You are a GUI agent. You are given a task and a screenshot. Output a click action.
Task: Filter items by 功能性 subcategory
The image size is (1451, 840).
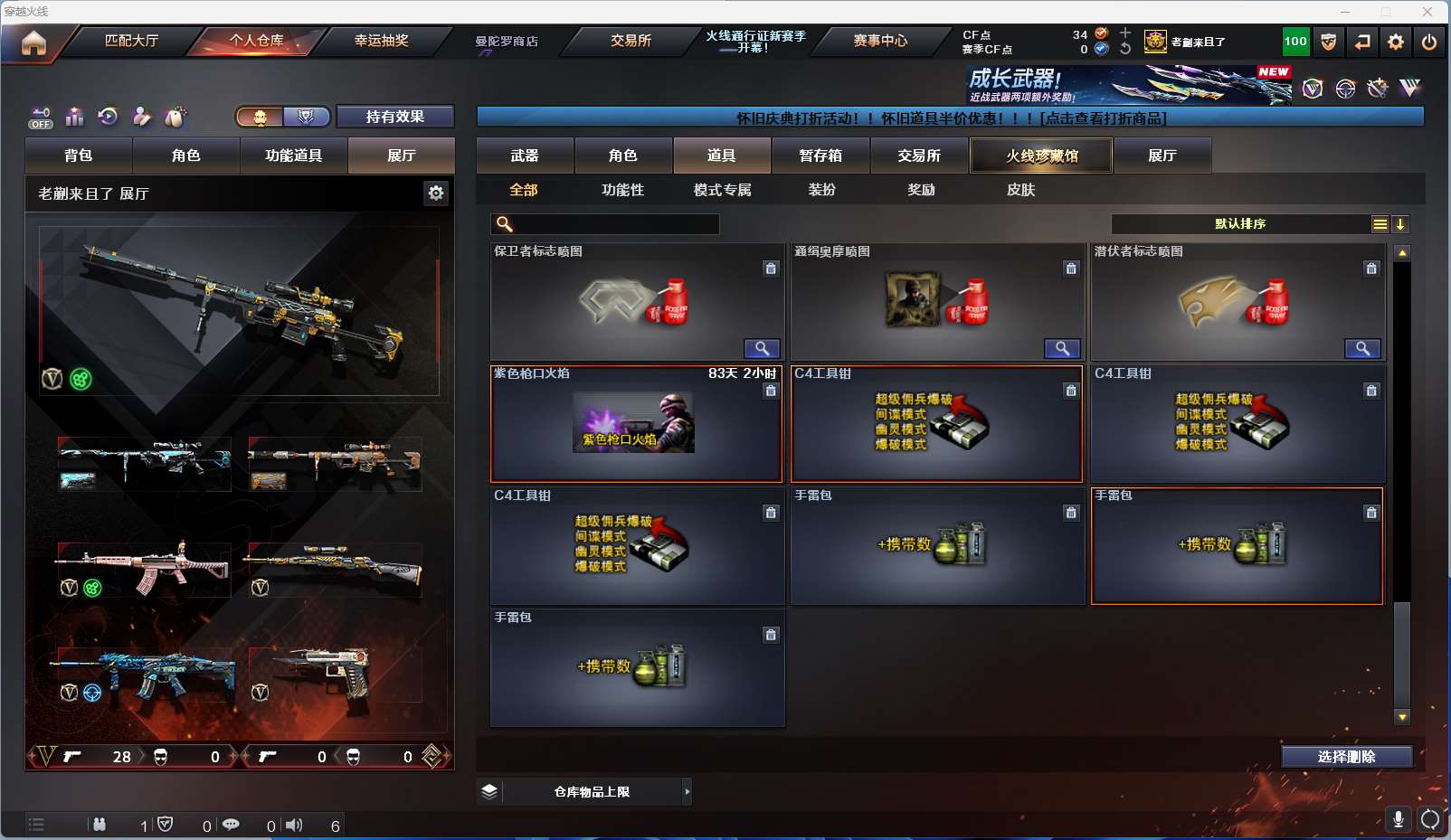click(x=622, y=190)
